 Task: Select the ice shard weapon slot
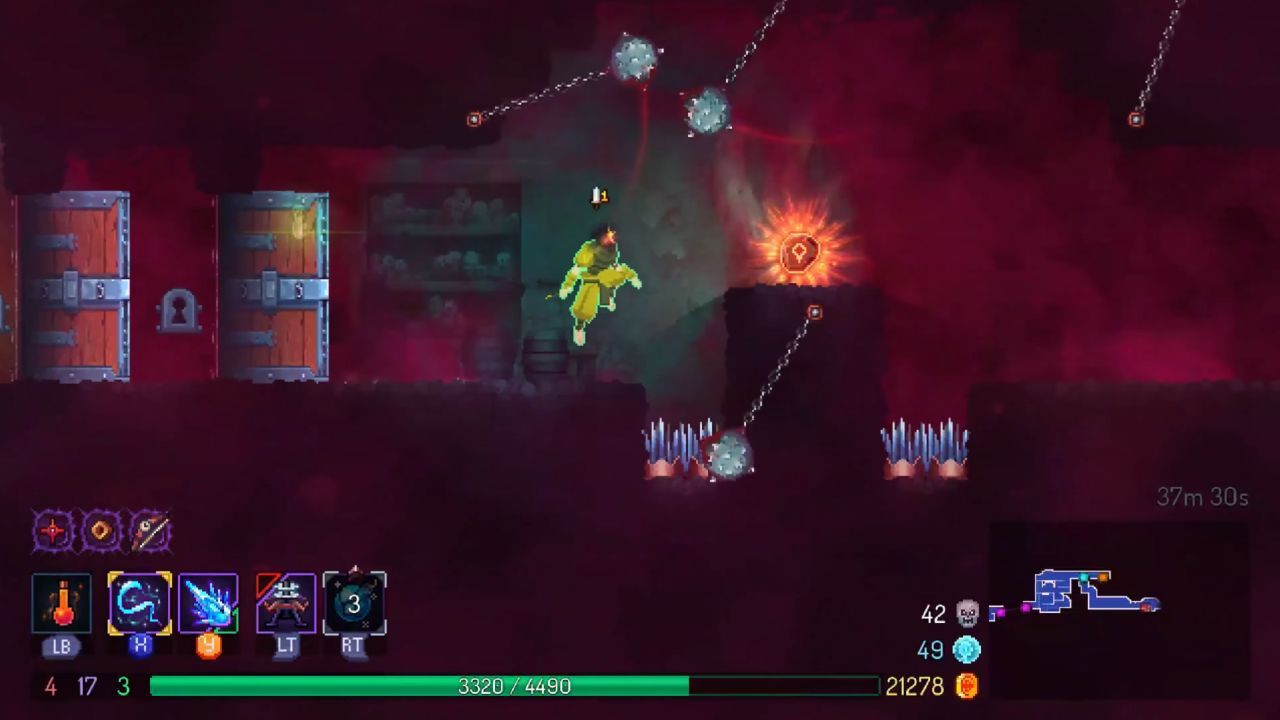pyautogui.click(x=208, y=603)
